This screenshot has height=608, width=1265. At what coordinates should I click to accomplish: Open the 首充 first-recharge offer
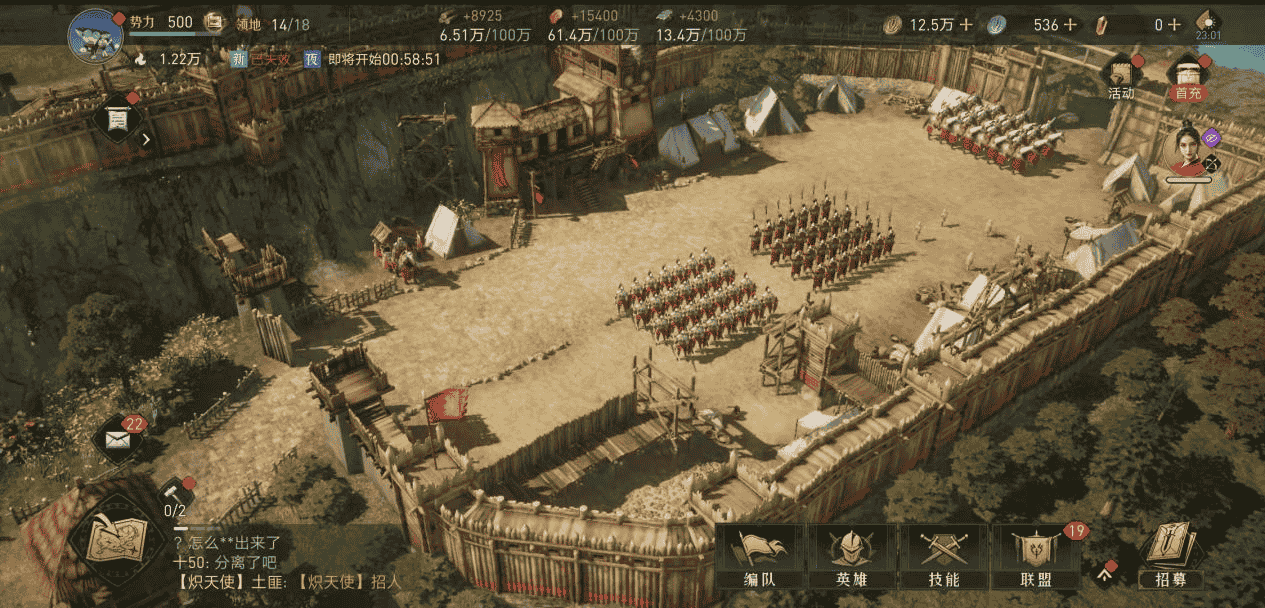pos(1188,77)
